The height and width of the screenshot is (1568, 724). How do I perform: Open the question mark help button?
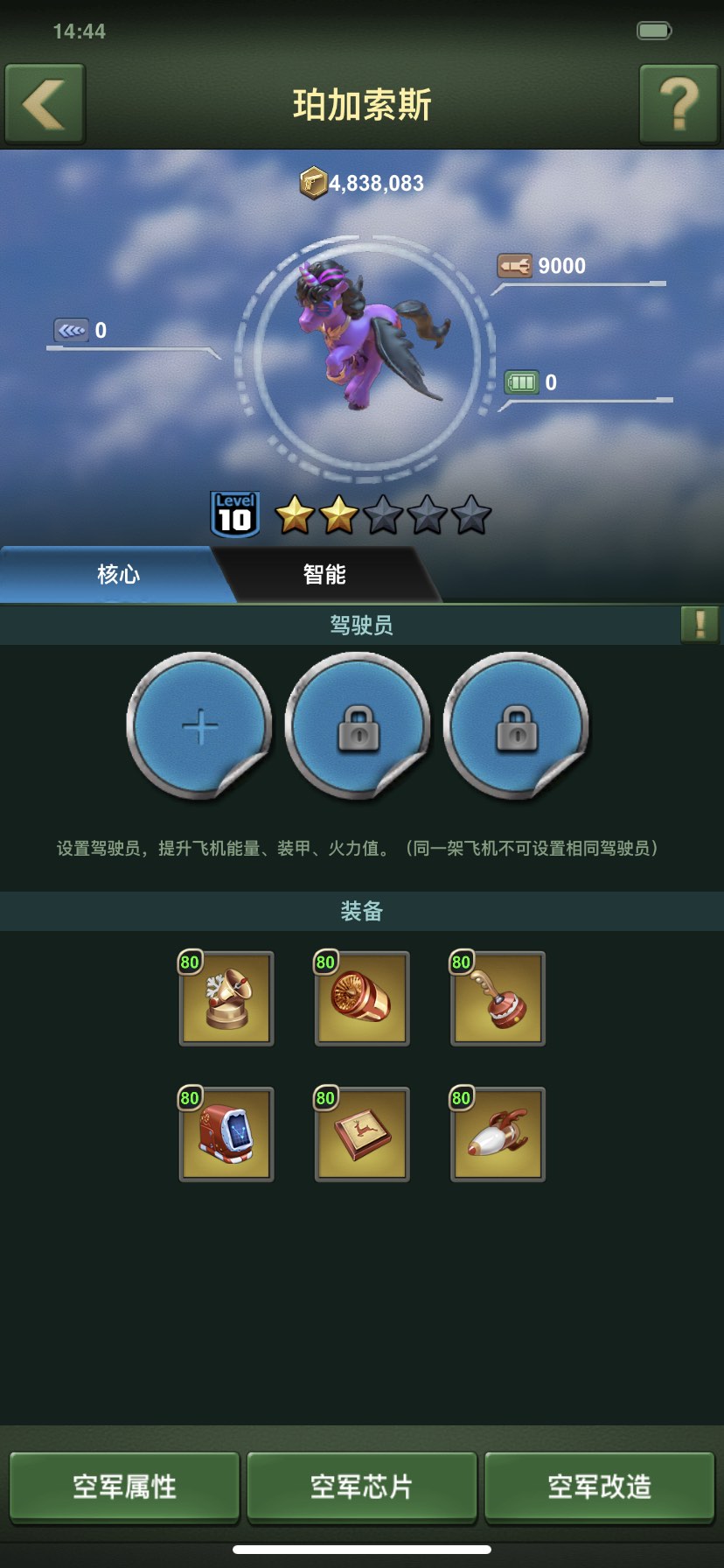[679, 104]
